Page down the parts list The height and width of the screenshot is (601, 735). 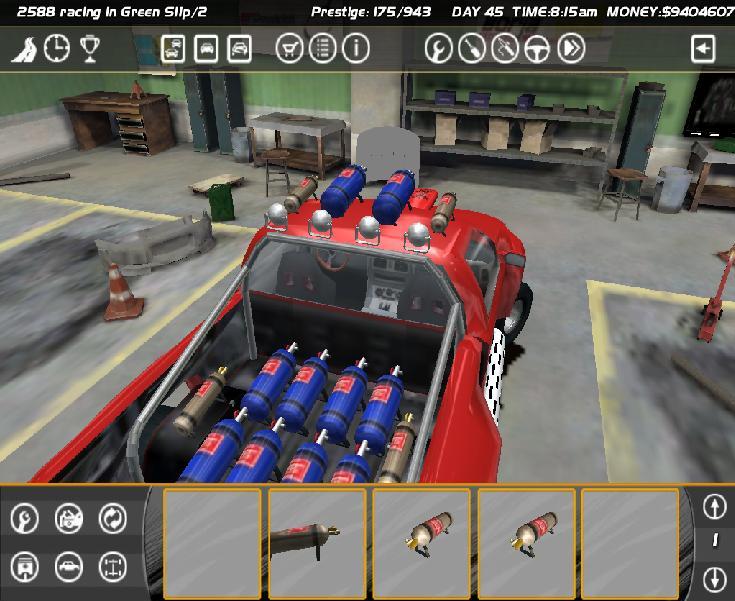point(714,578)
